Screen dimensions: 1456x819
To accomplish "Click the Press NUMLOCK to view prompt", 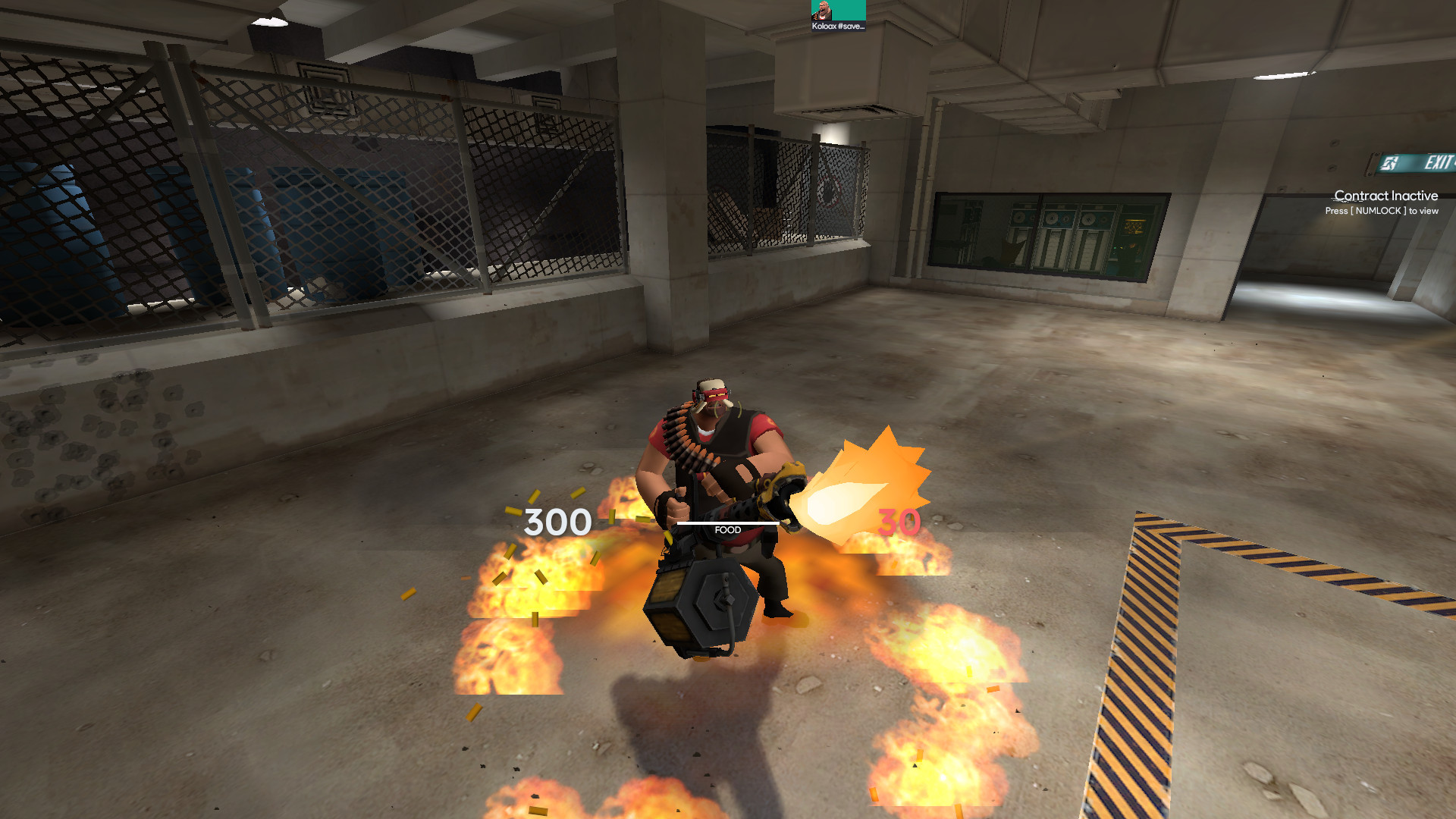I will (x=1380, y=211).
